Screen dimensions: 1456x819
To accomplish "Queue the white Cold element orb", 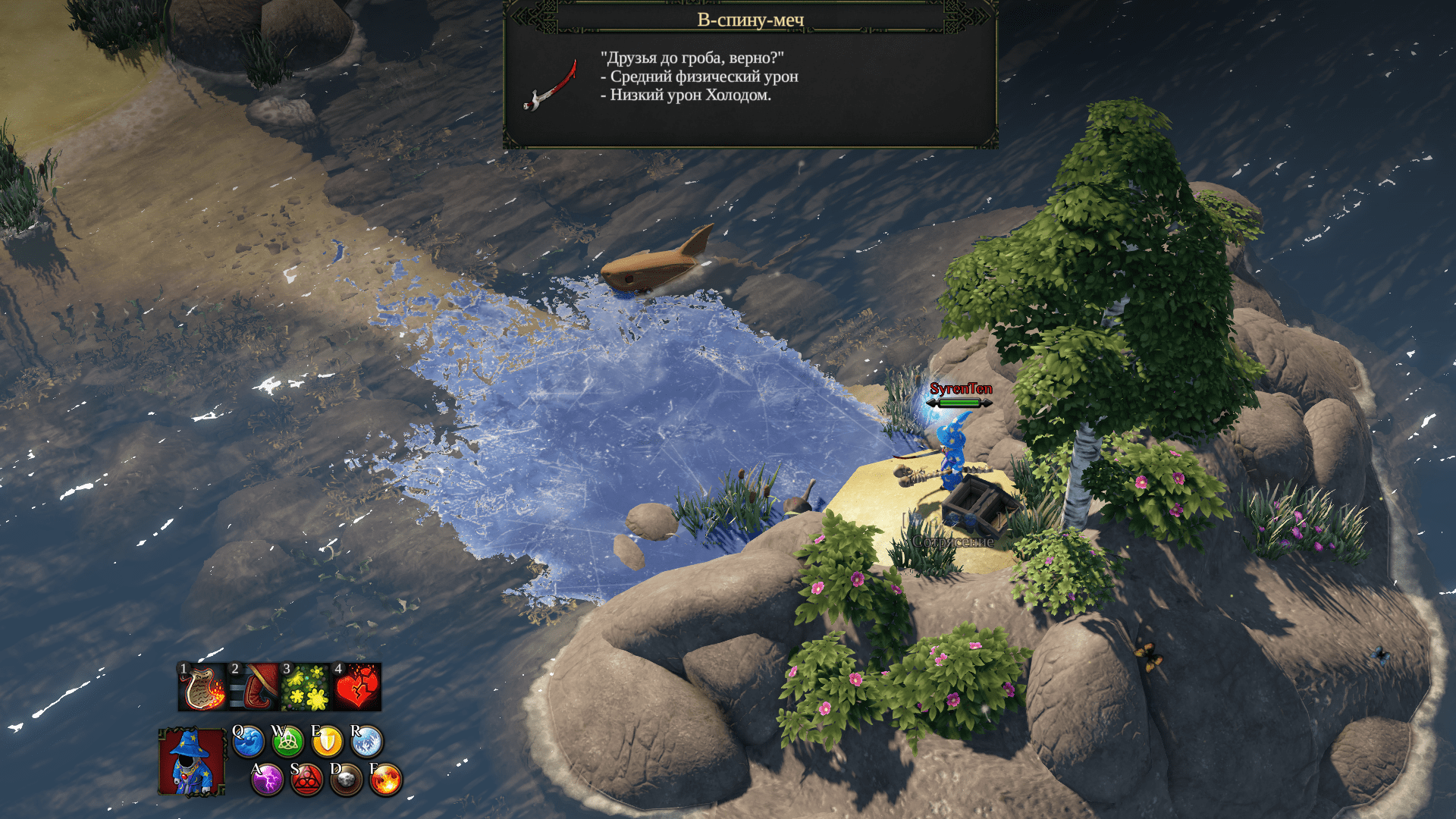I will [366, 742].
